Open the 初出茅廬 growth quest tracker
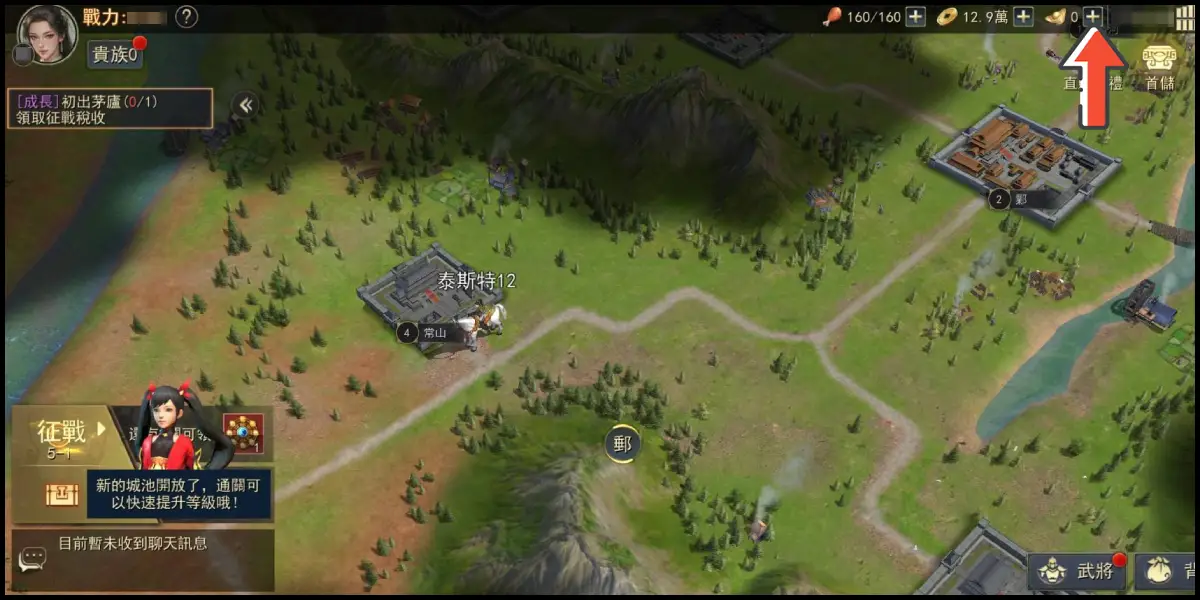The image size is (1200, 600). coord(110,108)
